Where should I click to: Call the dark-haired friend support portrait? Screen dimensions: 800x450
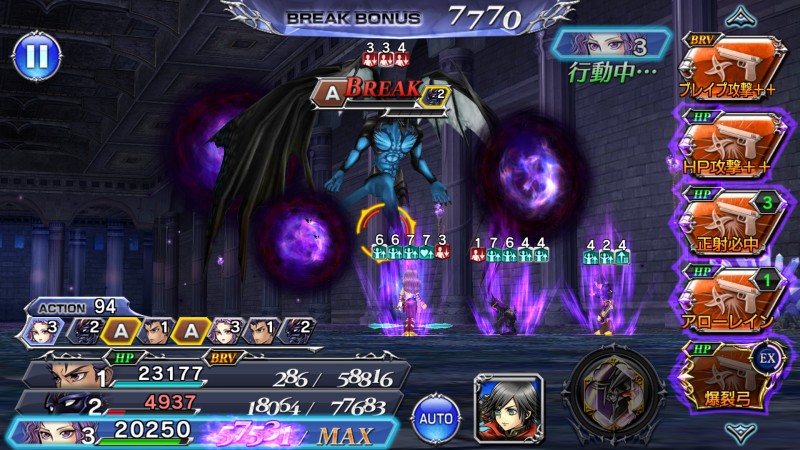pos(509,406)
